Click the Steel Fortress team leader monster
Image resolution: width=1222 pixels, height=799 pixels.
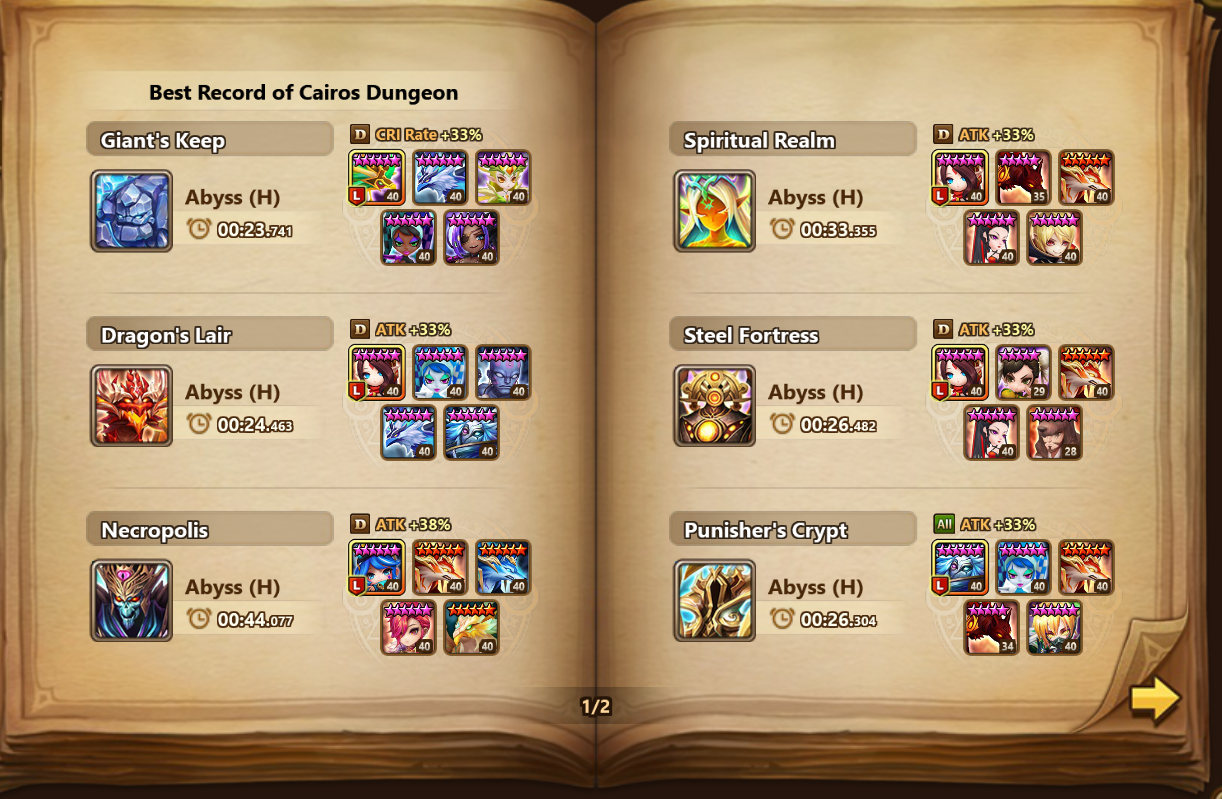click(x=960, y=373)
